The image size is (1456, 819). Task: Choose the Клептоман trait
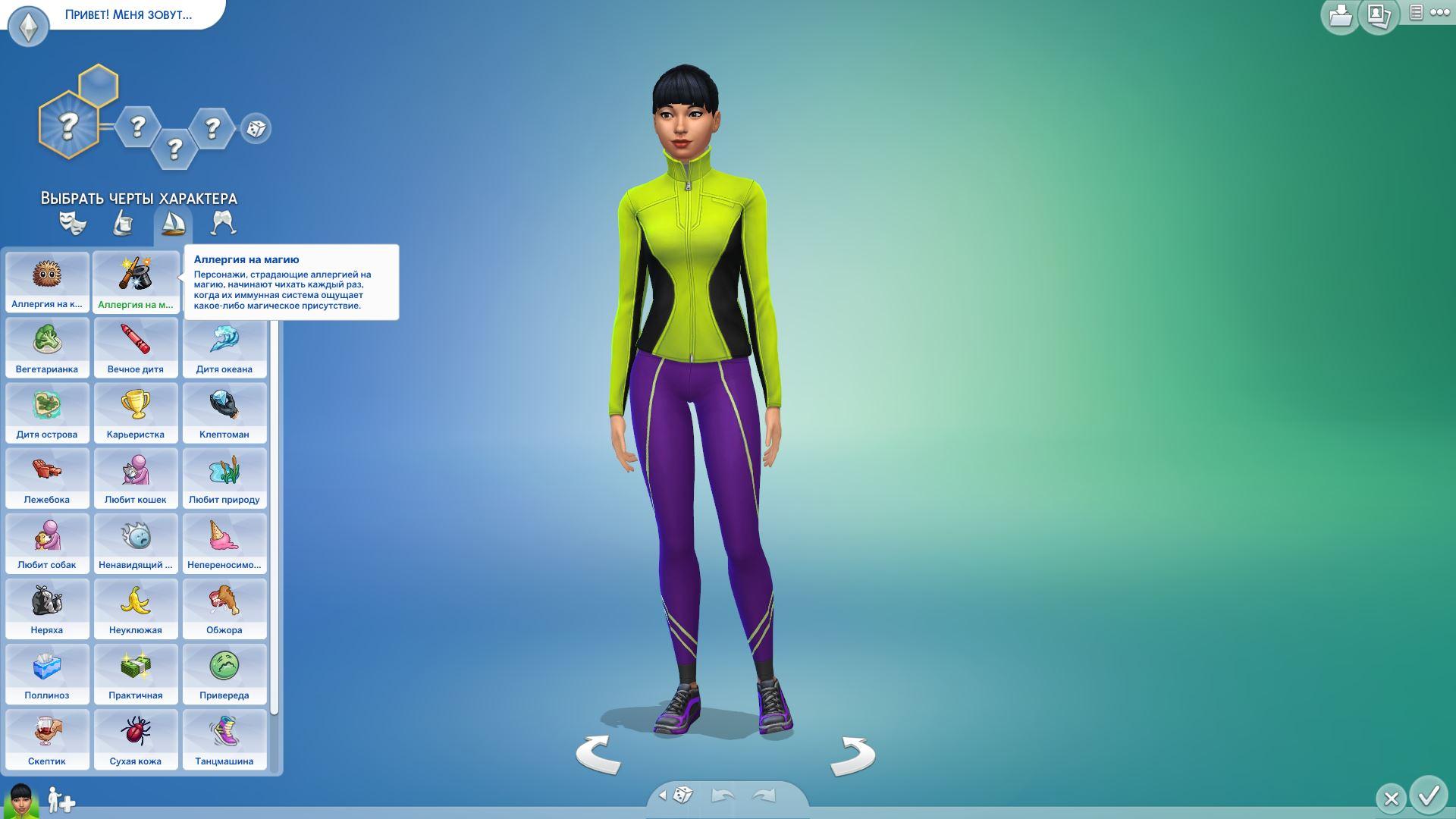pyautogui.click(x=224, y=412)
